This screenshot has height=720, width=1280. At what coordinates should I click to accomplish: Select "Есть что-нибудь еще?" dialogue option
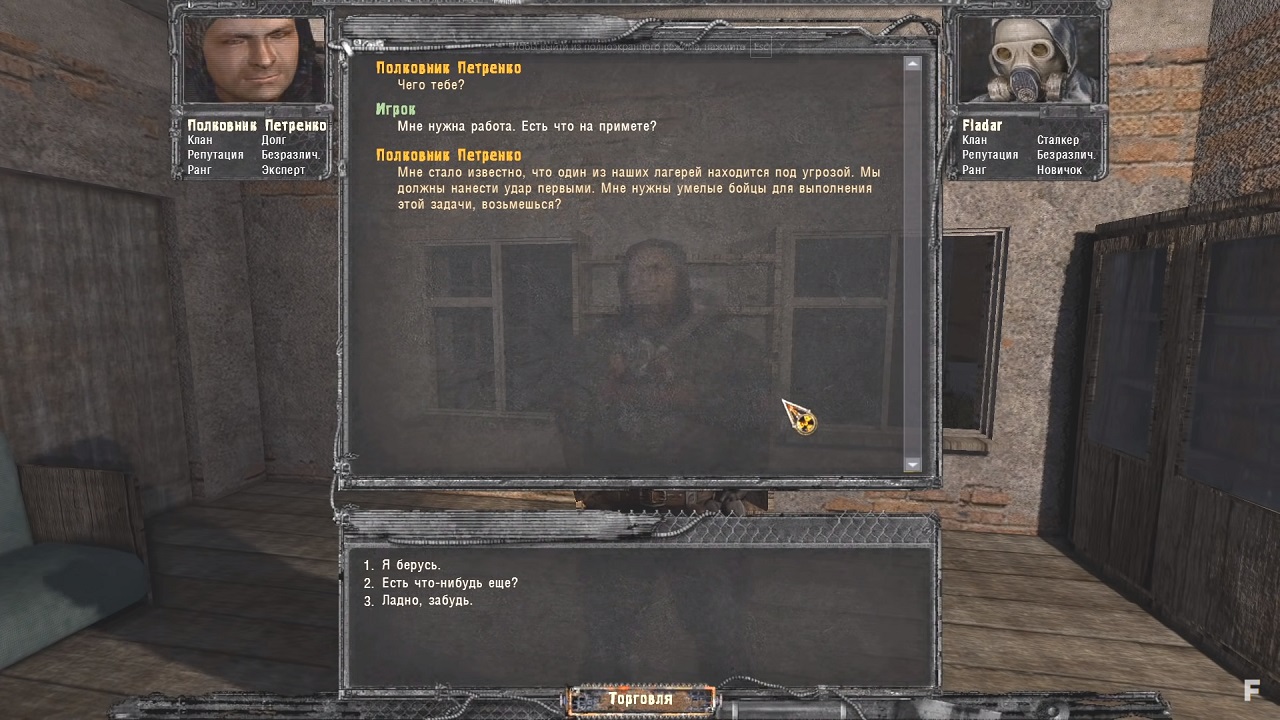449,583
